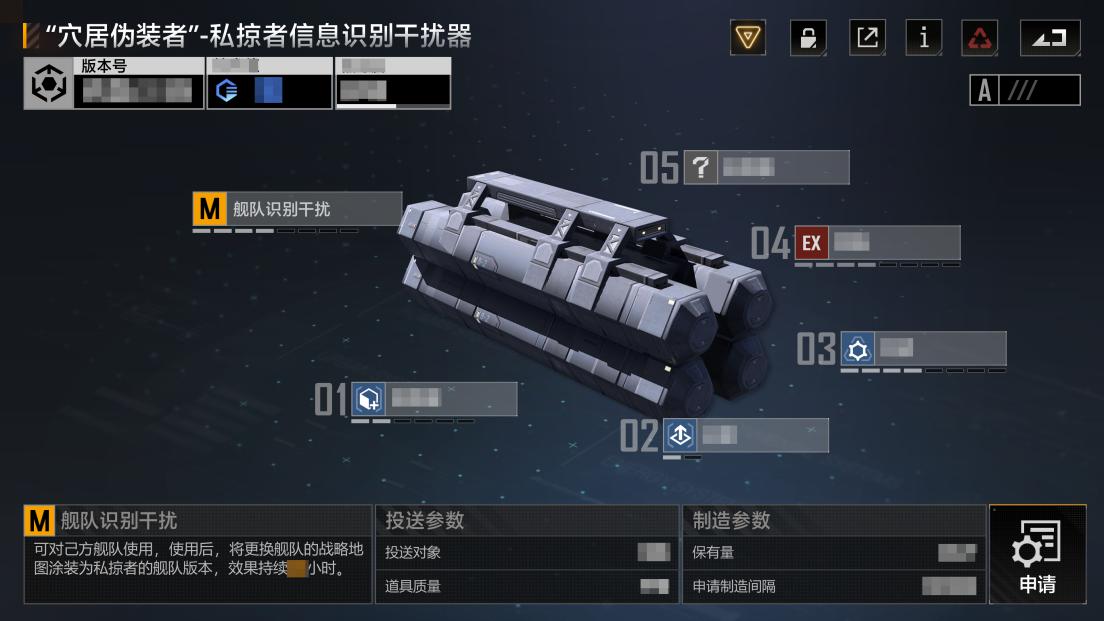Click the yellow triangle icon button
Screen dimensions: 1104x621
point(747,38)
